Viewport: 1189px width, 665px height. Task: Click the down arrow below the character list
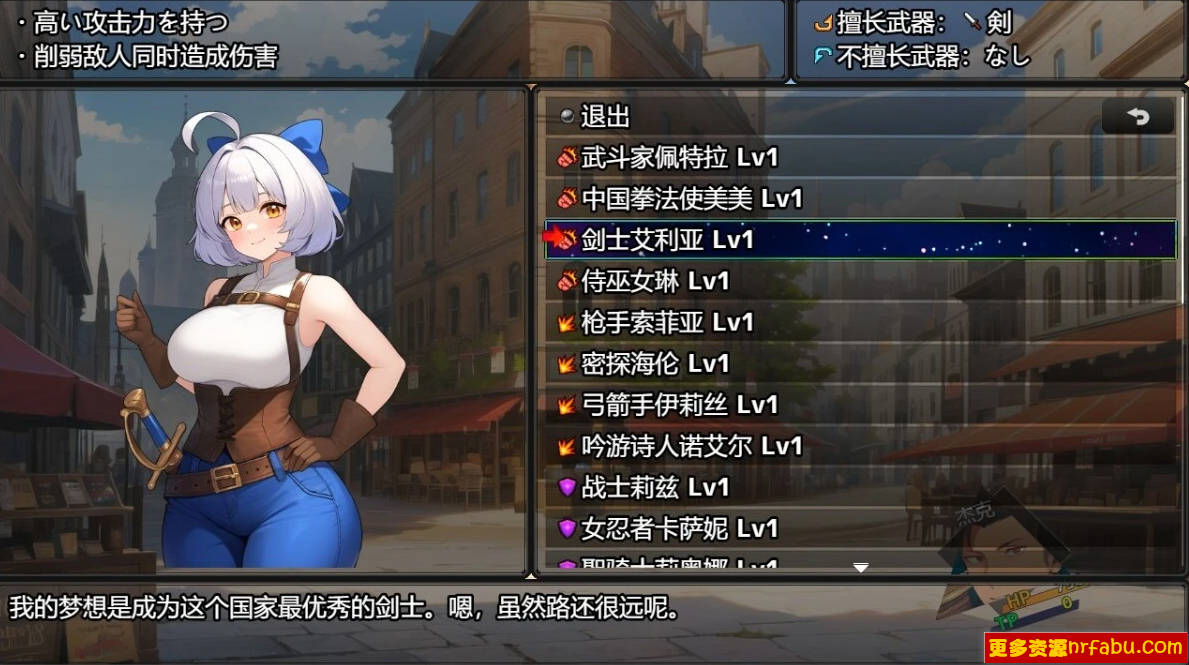click(x=860, y=568)
